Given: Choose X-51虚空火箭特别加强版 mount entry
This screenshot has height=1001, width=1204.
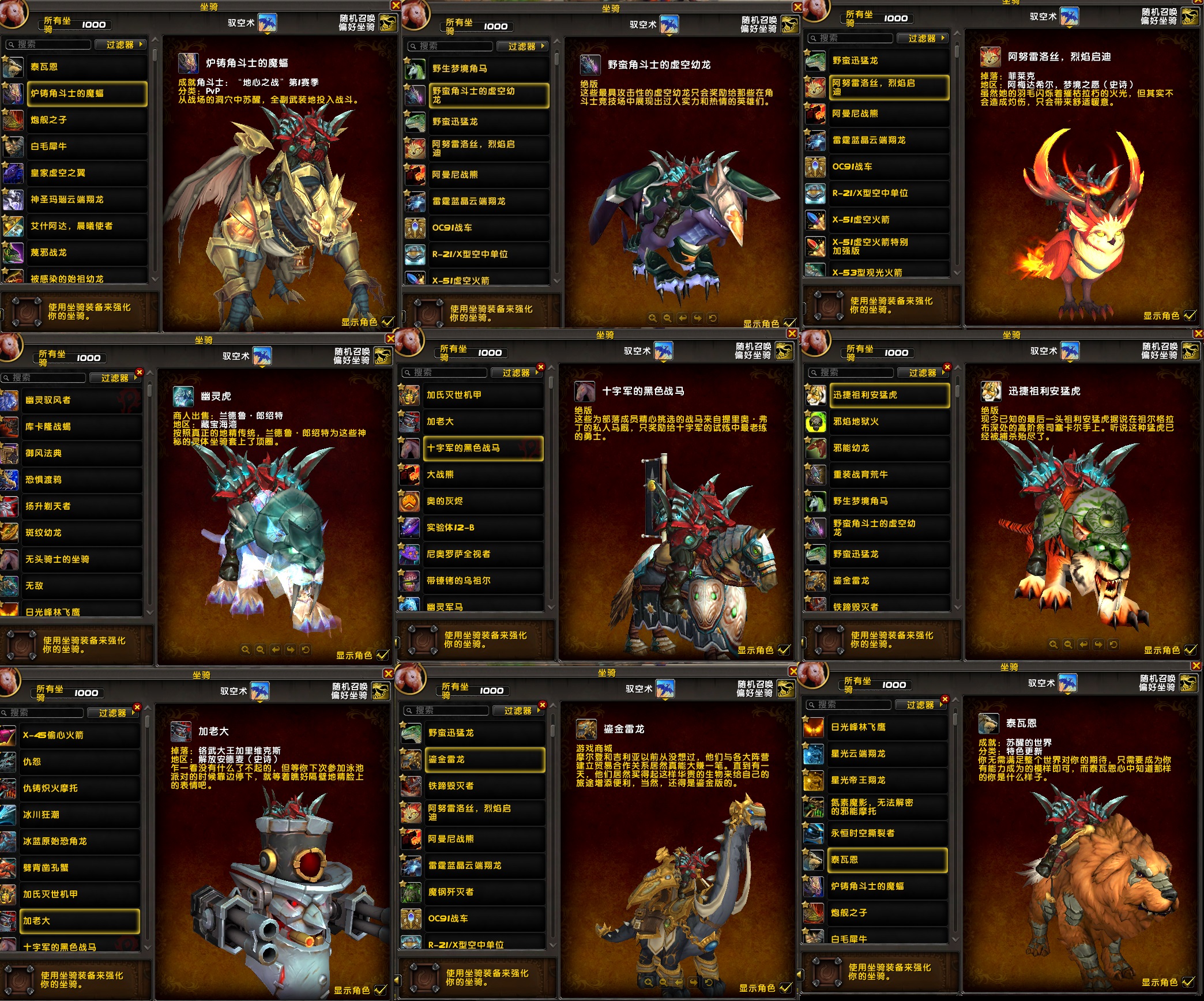Looking at the screenshot, I should click(888, 246).
